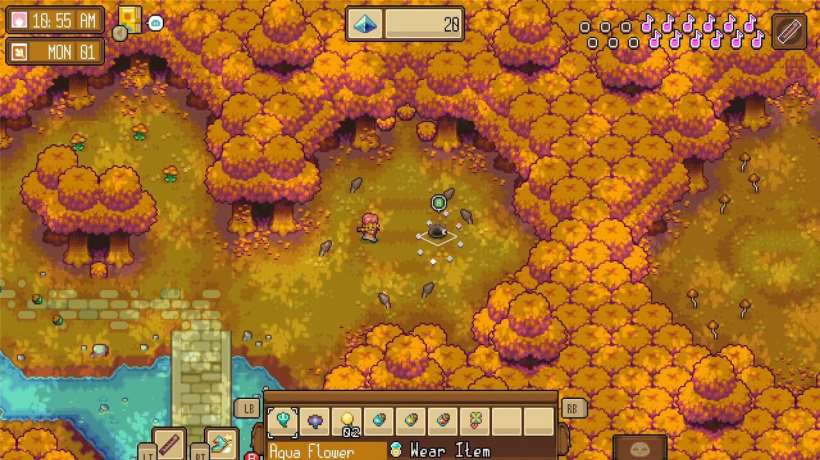Screen dimensions: 820x460
Task: Choose the yellow orb item stack
Action: click(x=347, y=421)
